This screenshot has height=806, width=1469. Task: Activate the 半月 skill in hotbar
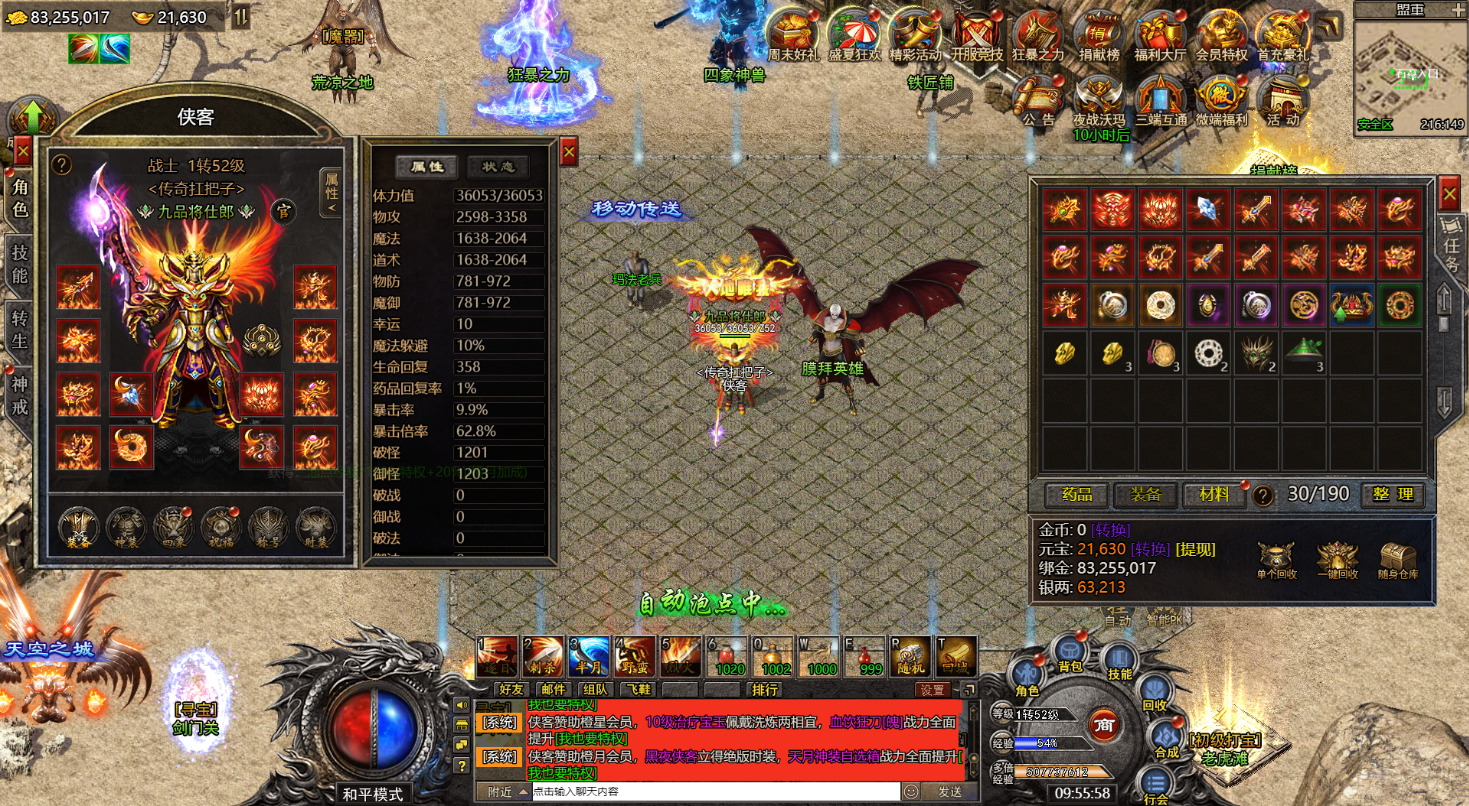pyautogui.click(x=588, y=655)
